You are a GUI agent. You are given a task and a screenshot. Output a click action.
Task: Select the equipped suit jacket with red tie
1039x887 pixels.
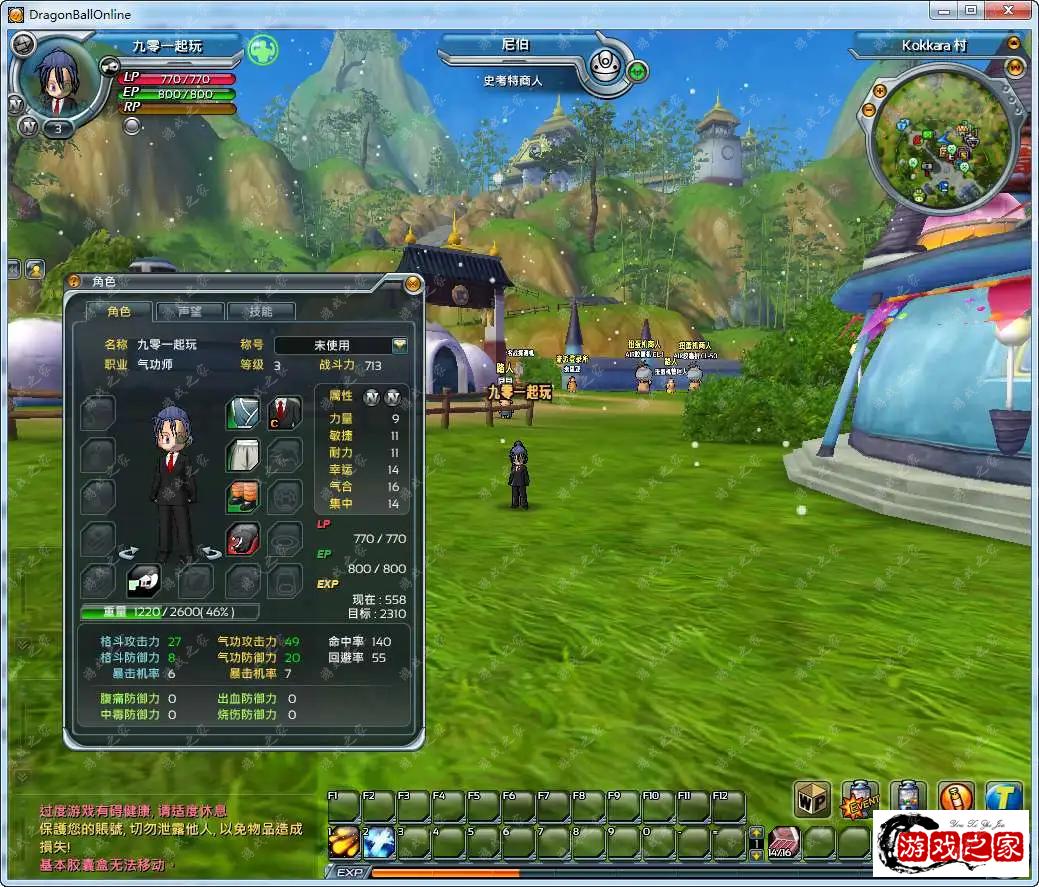(285, 412)
